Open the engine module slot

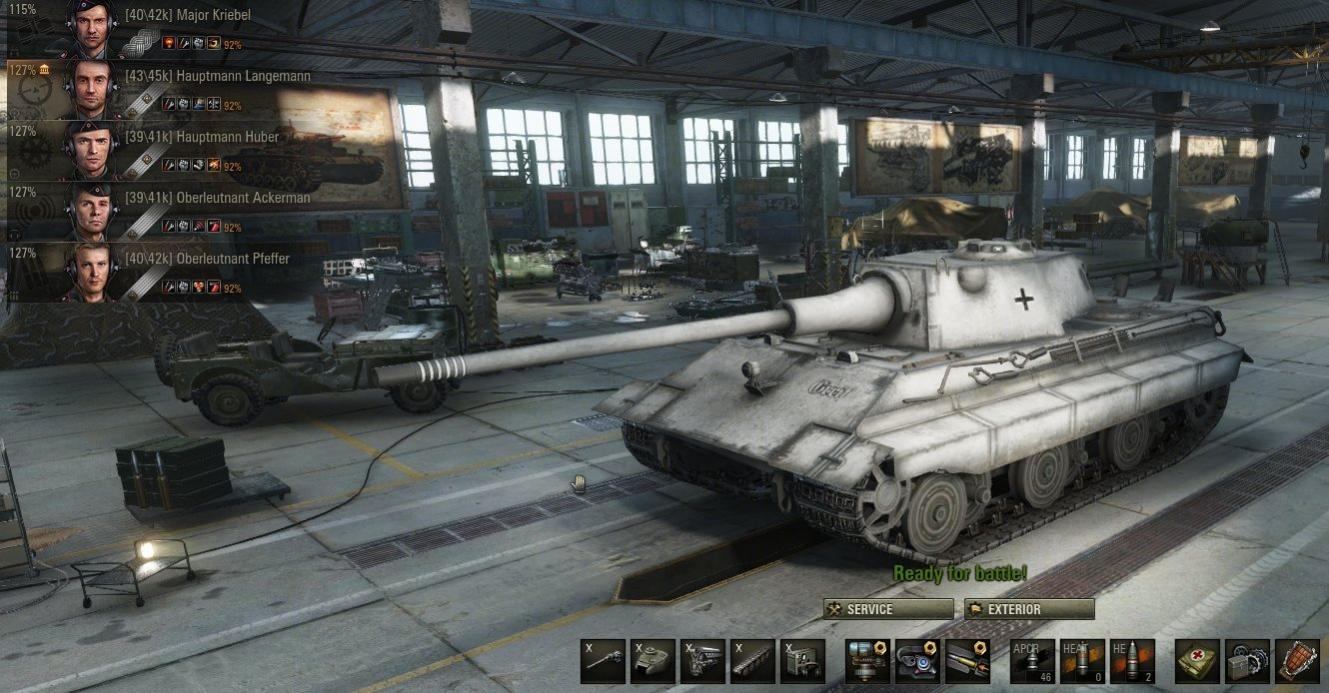pyautogui.click(x=703, y=661)
